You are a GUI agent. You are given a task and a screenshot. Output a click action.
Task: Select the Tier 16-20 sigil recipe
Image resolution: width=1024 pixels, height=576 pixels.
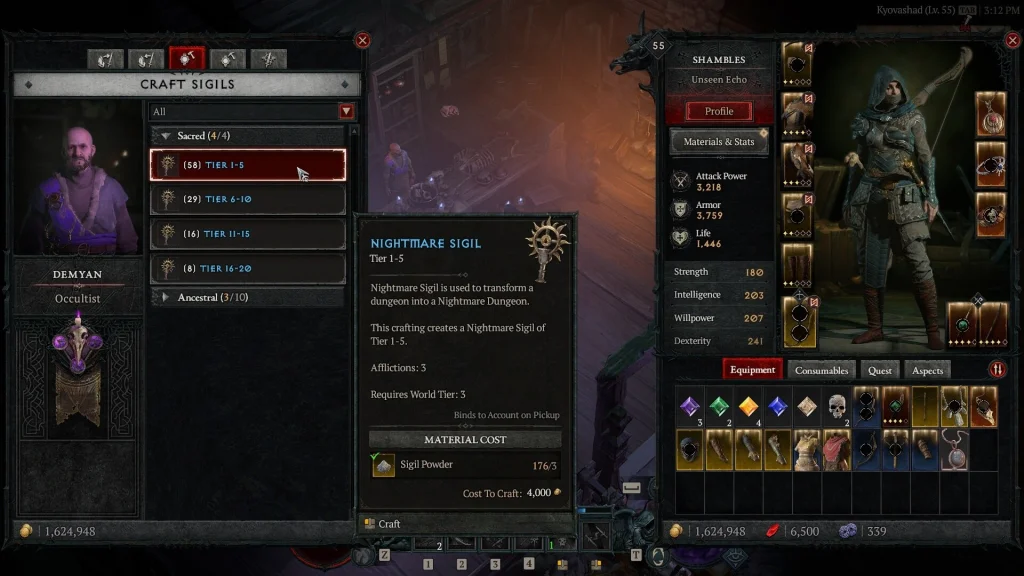pos(248,268)
